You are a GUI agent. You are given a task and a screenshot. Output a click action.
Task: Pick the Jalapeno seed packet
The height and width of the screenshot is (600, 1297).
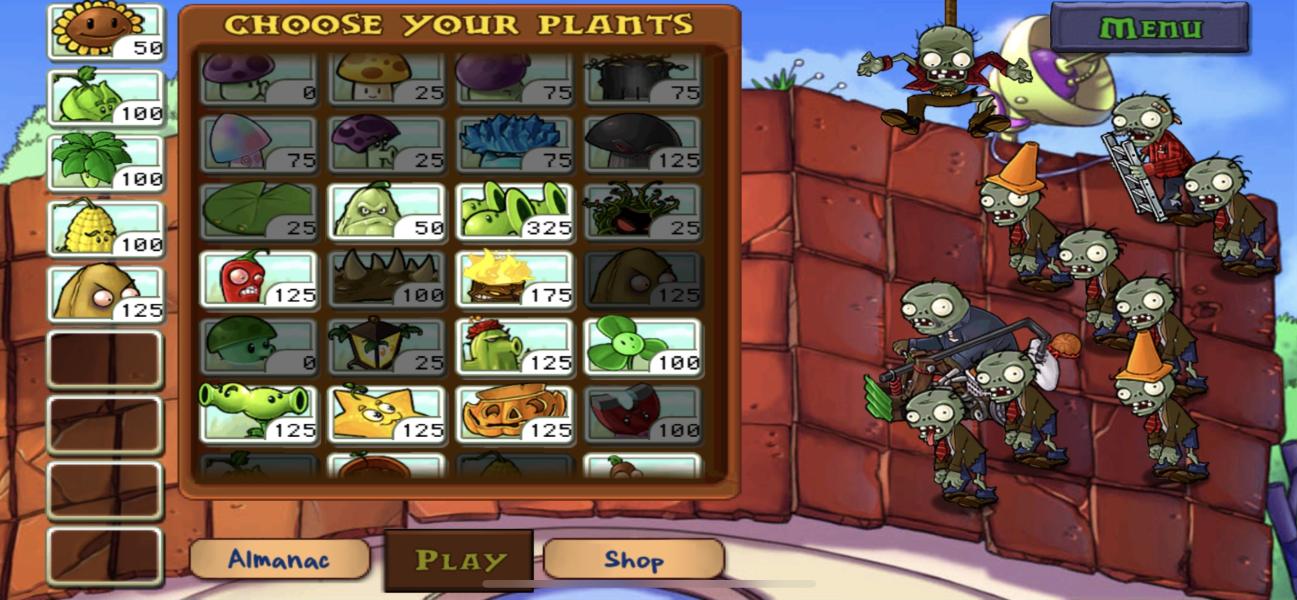259,278
